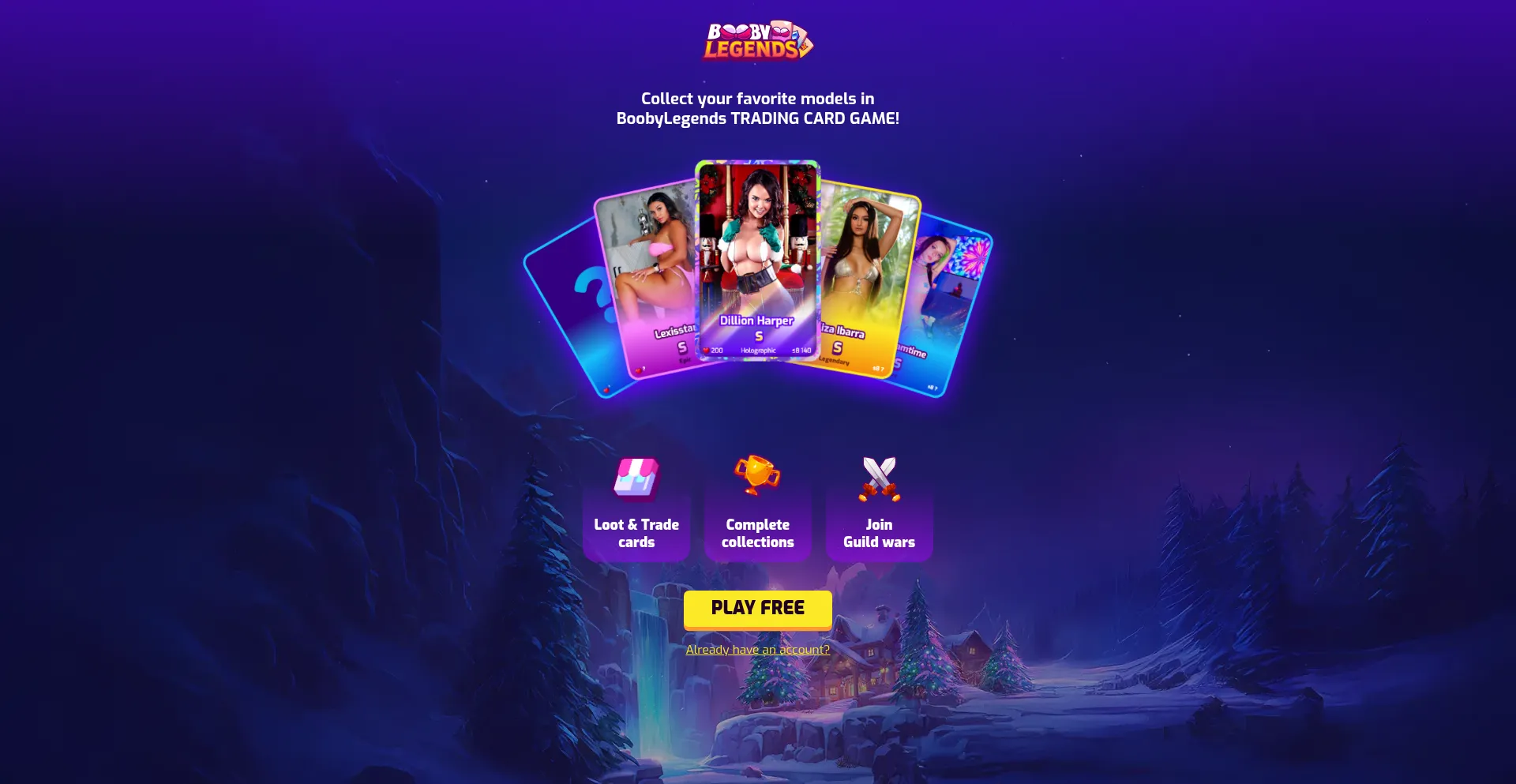
Task: Select the Join Guild wars crossed swords icon
Action: (x=879, y=477)
